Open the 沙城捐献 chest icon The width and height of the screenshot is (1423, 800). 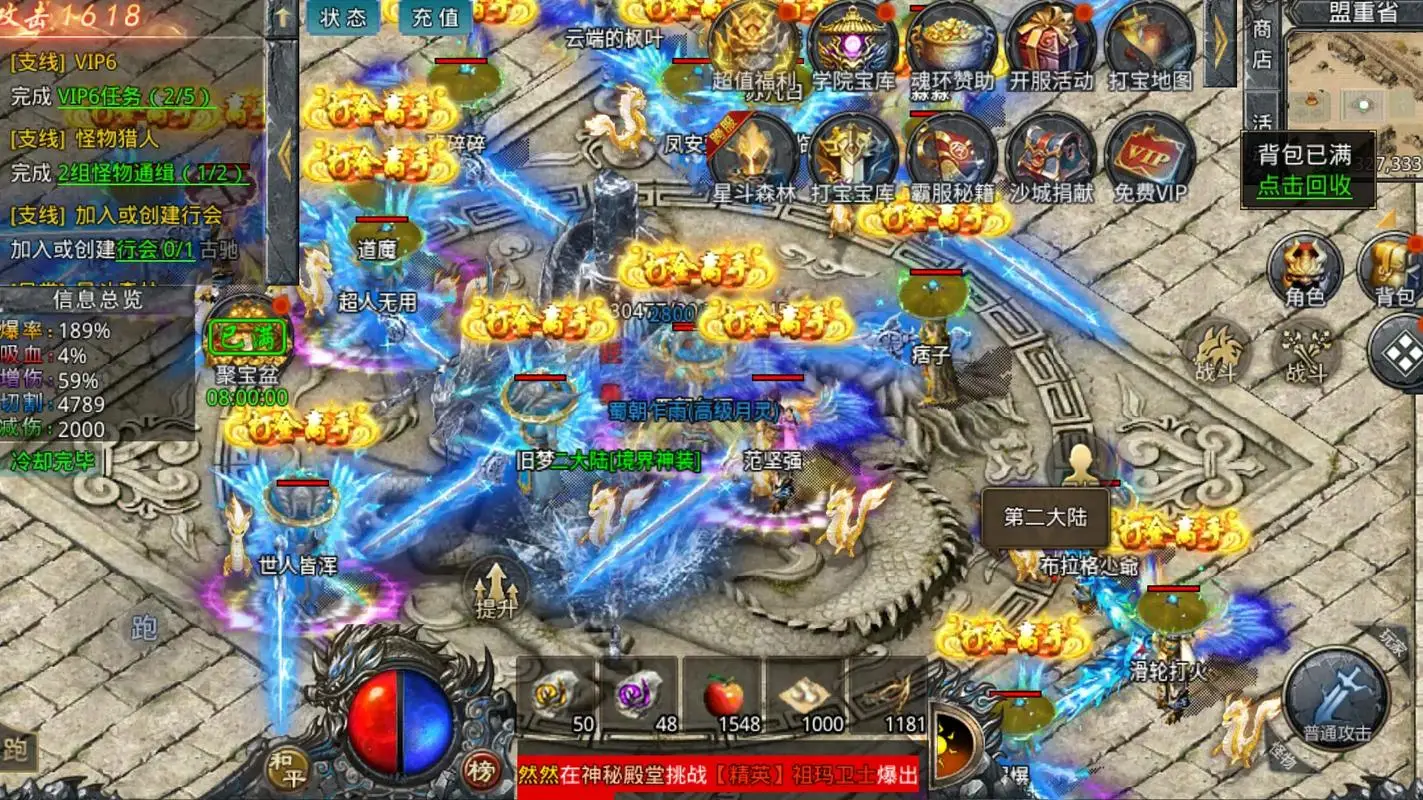[x=1051, y=156]
